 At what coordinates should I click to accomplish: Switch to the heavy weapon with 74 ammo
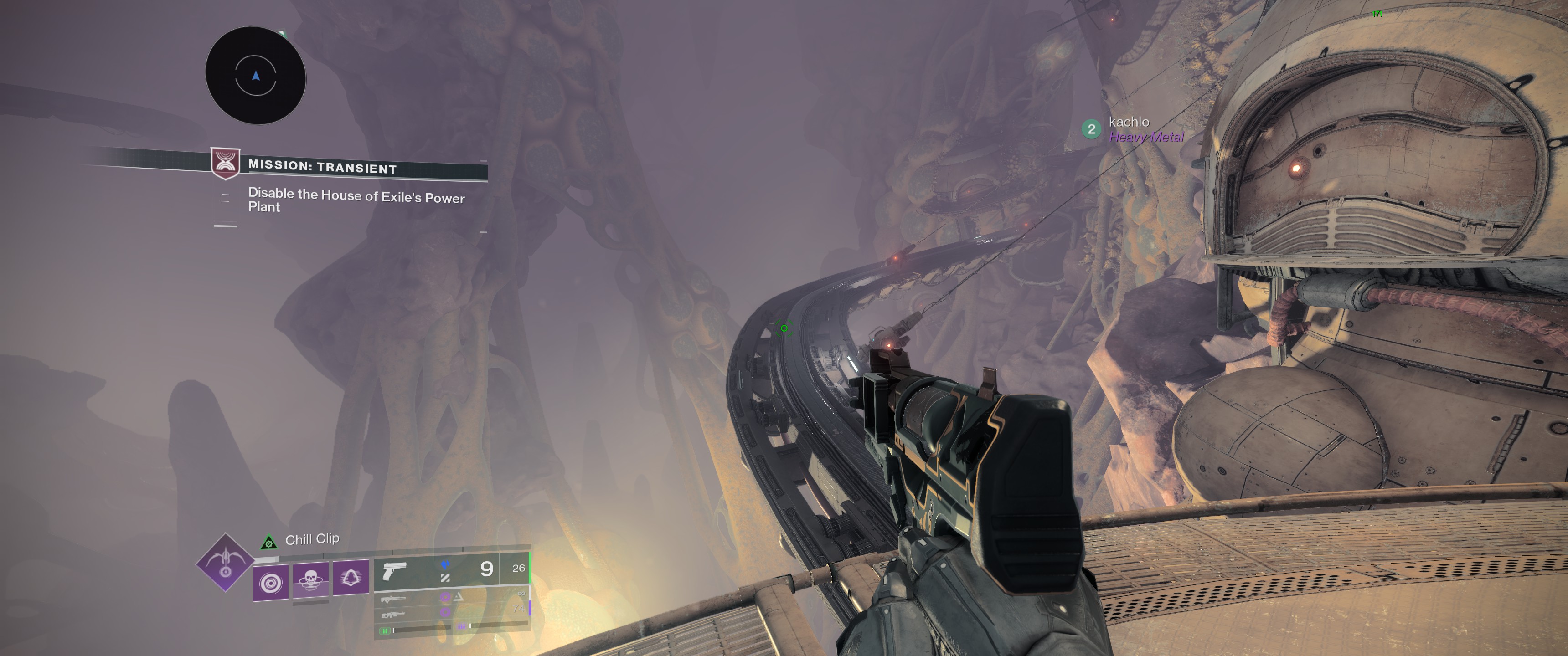click(451, 611)
